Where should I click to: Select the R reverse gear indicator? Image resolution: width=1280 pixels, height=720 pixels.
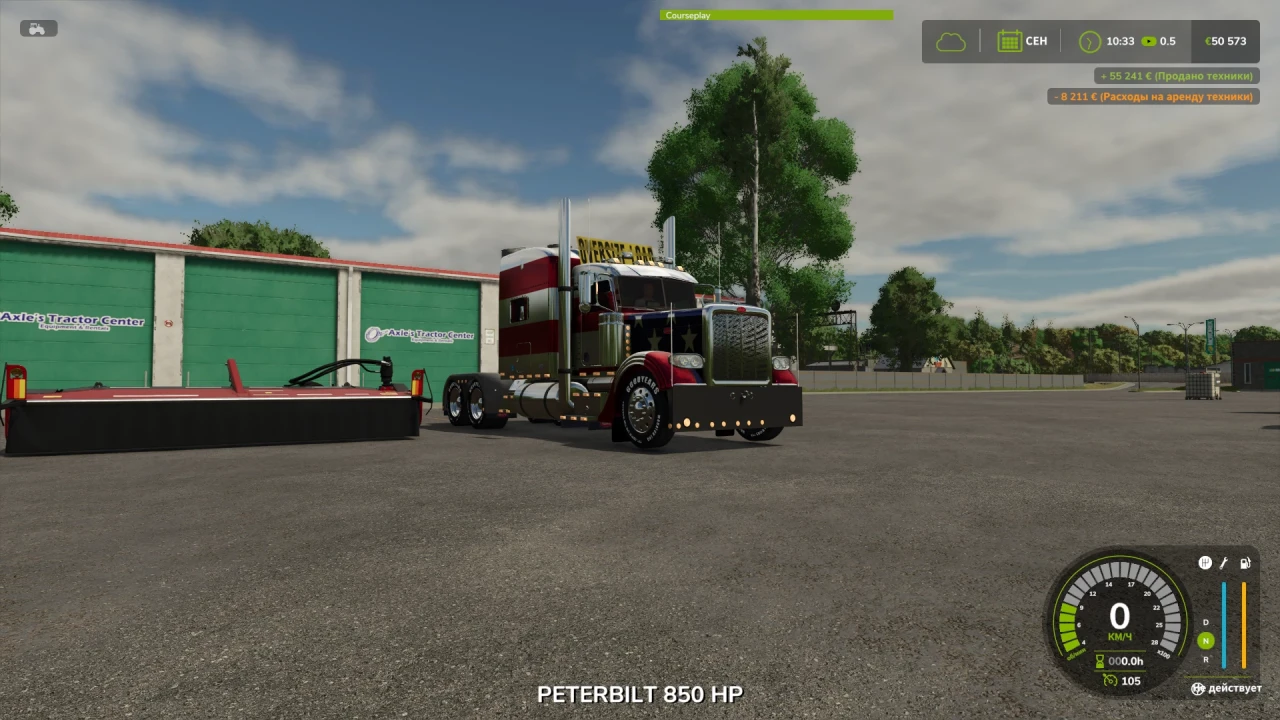tap(1205, 659)
